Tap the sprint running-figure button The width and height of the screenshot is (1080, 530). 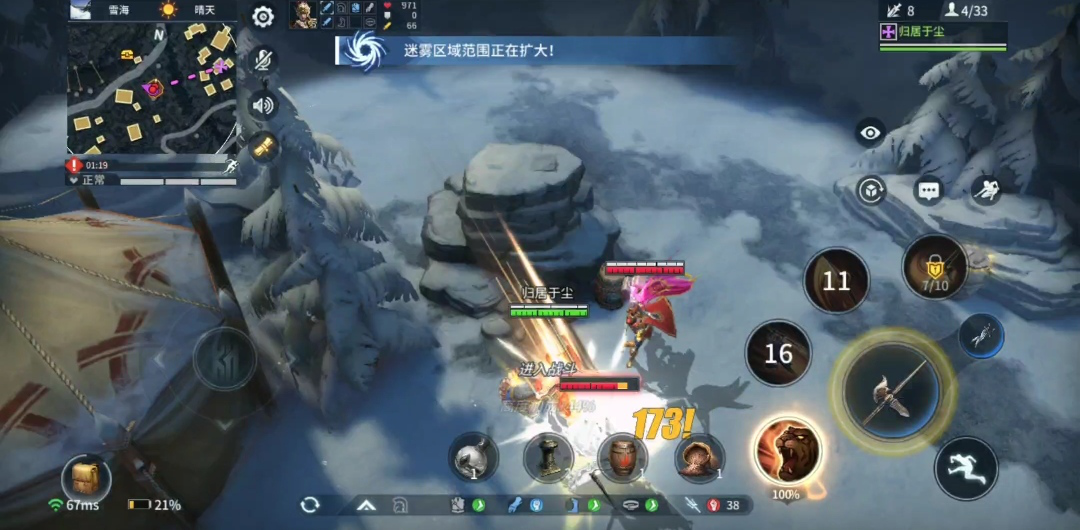[966, 468]
